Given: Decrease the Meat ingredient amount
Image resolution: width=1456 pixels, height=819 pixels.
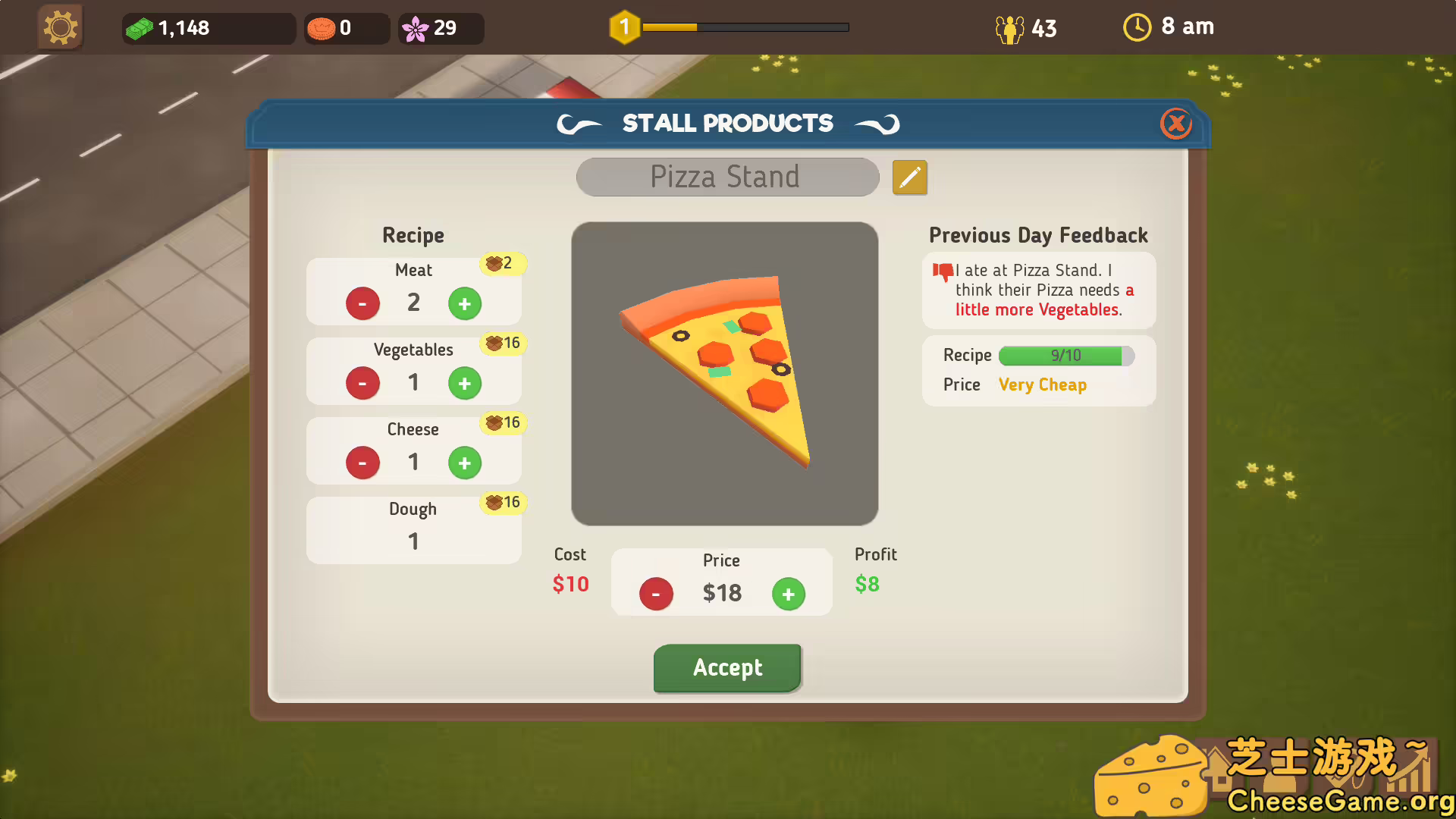Looking at the screenshot, I should (x=362, y=303).
